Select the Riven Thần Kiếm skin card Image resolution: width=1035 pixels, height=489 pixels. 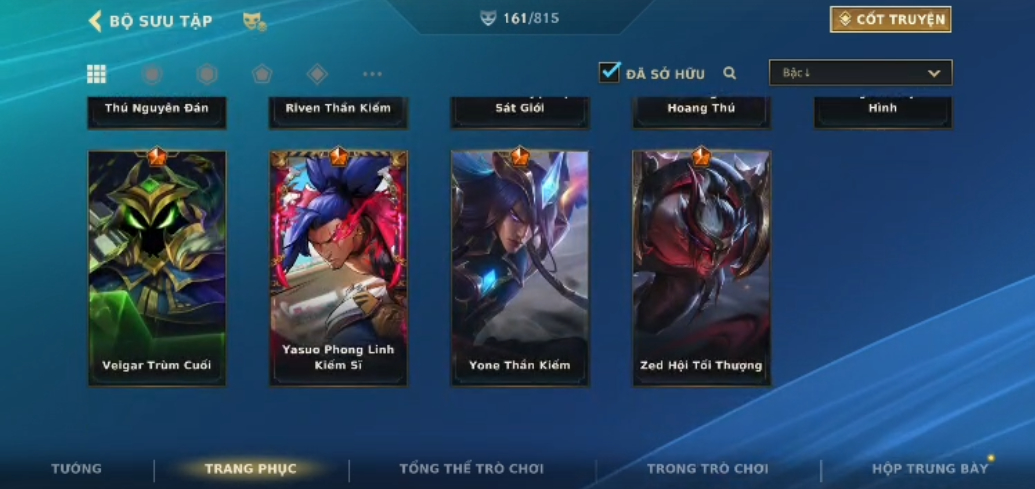pos(338,109)
